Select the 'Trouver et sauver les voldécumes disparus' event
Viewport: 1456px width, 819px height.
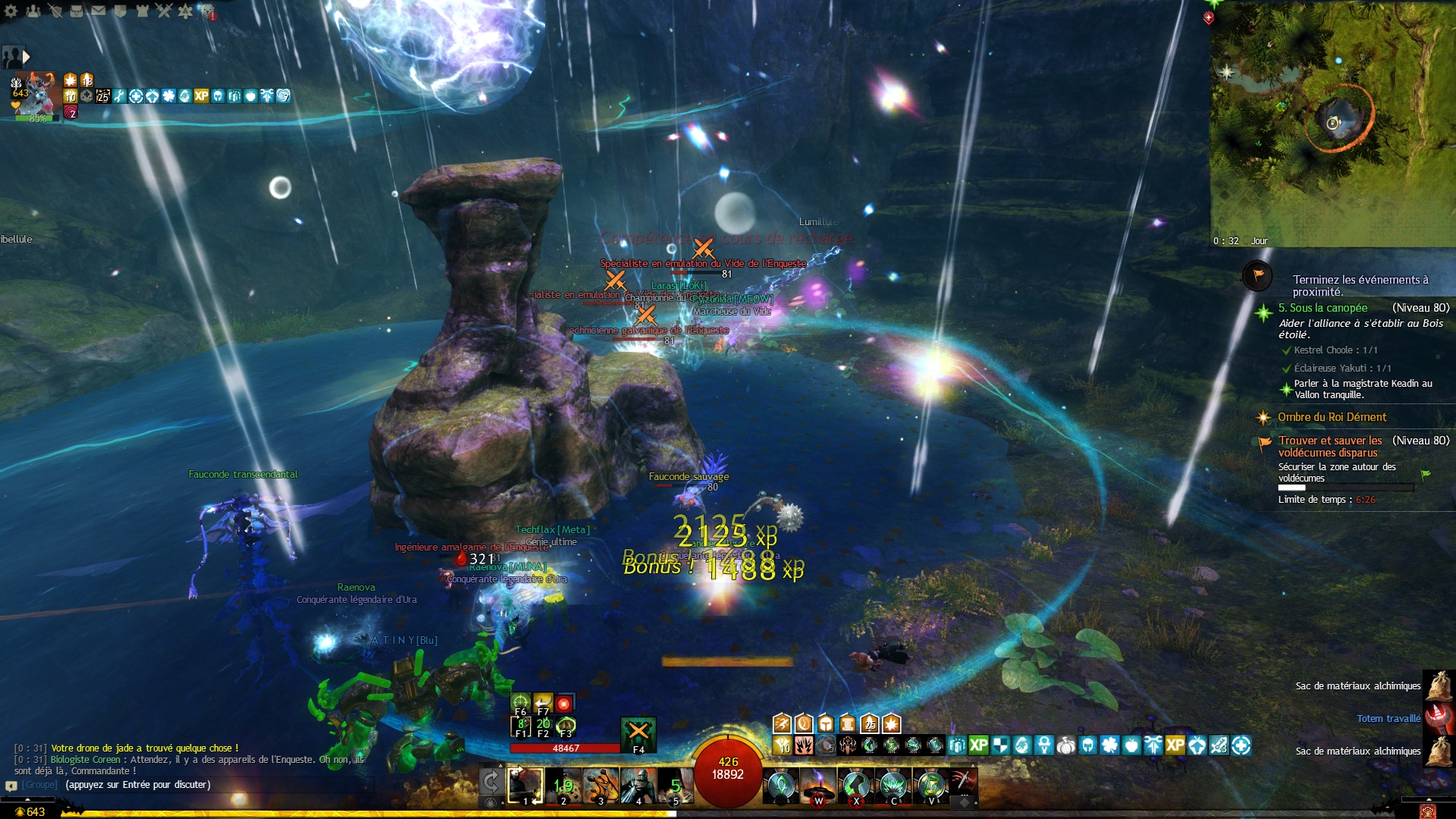[1330, 446]
